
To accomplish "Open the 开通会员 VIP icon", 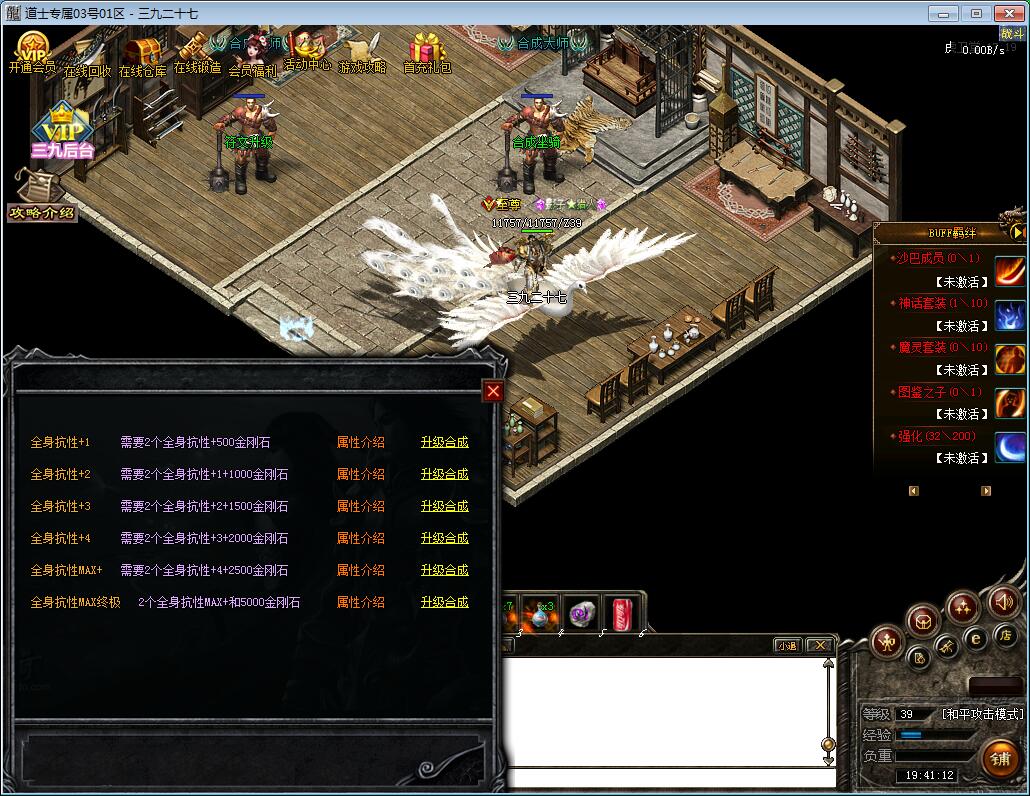I will pos(32,52).
